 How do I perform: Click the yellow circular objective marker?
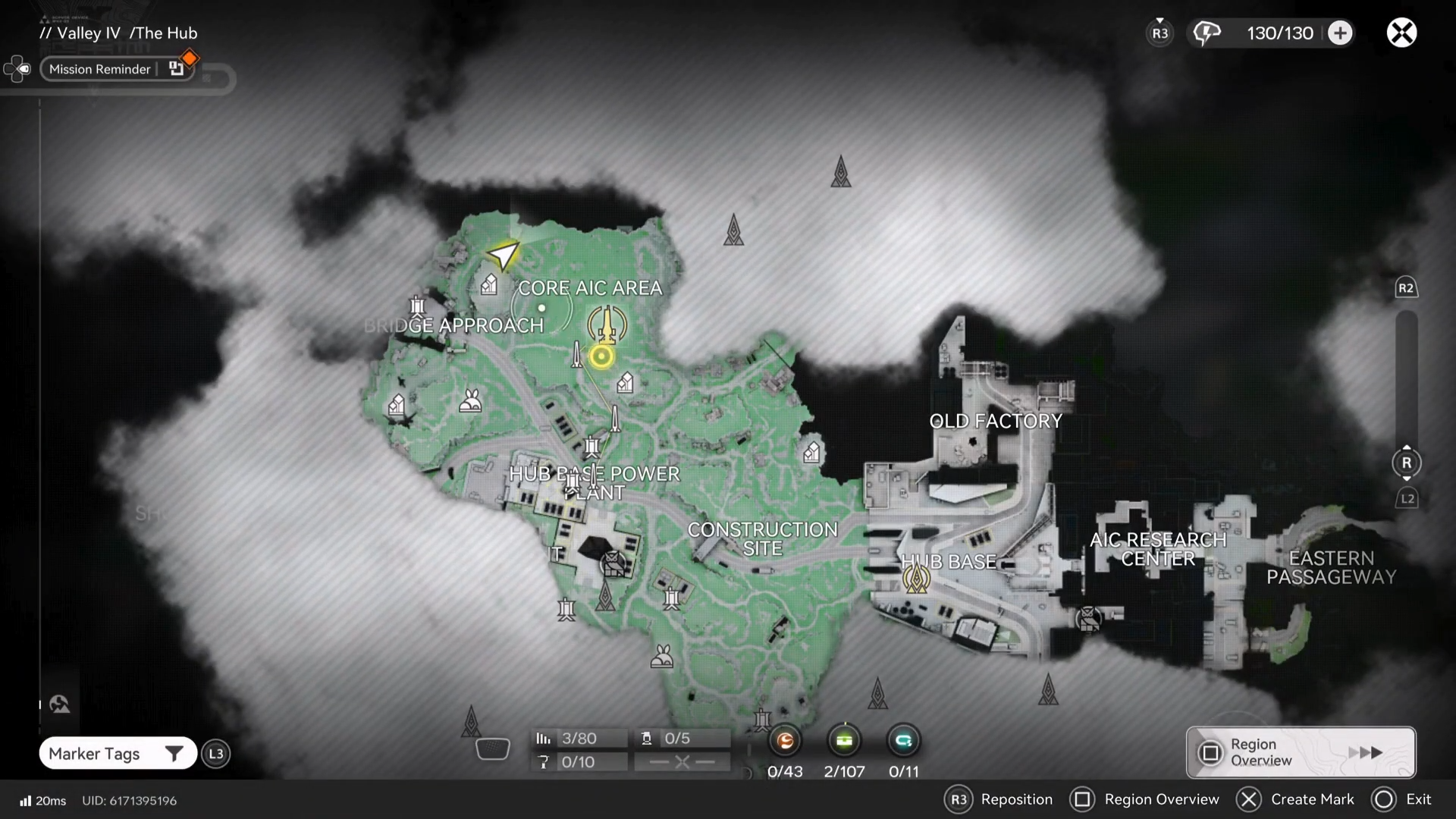tap(601, 356)
